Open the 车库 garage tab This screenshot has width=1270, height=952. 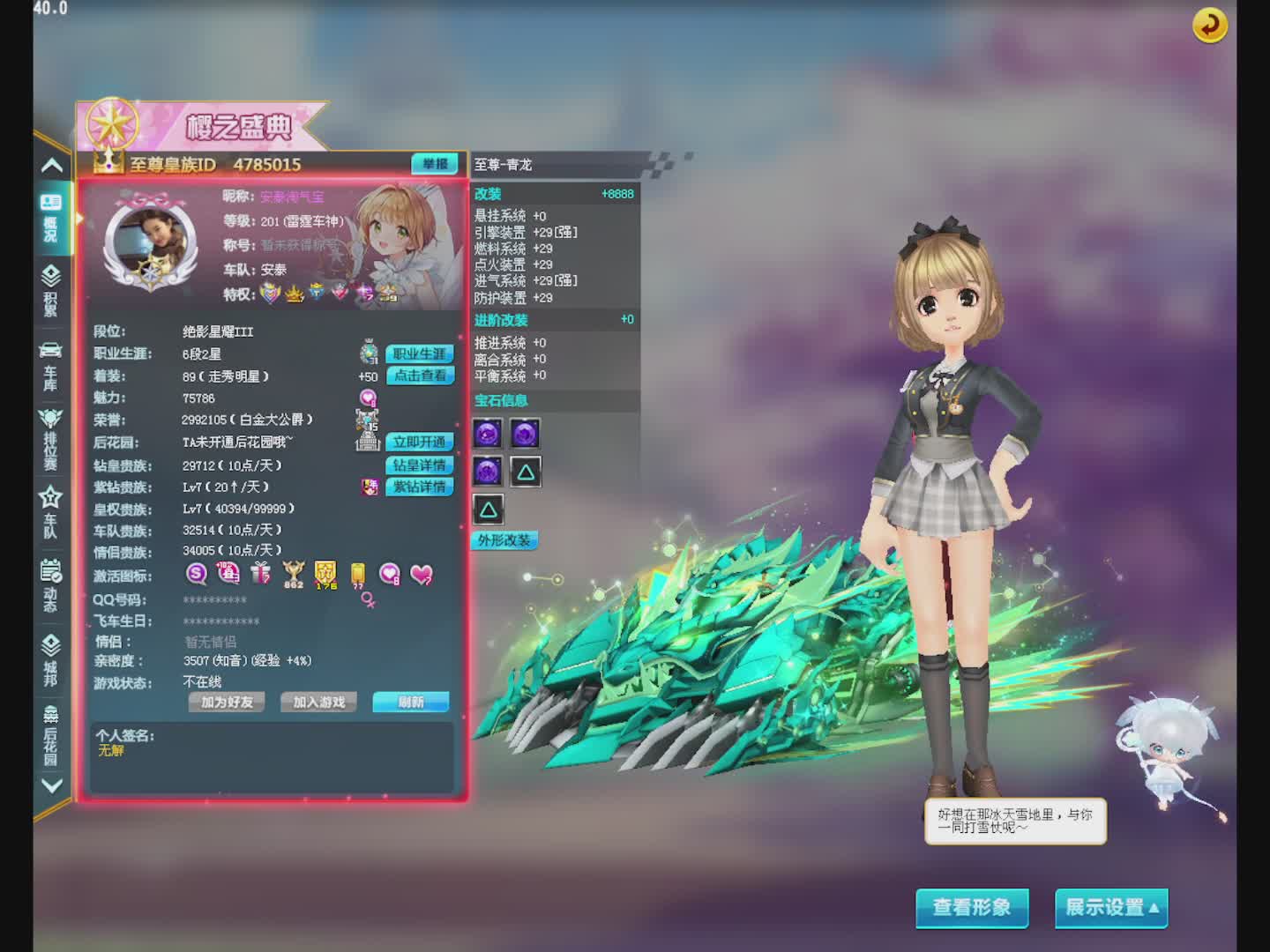point(51,365)
